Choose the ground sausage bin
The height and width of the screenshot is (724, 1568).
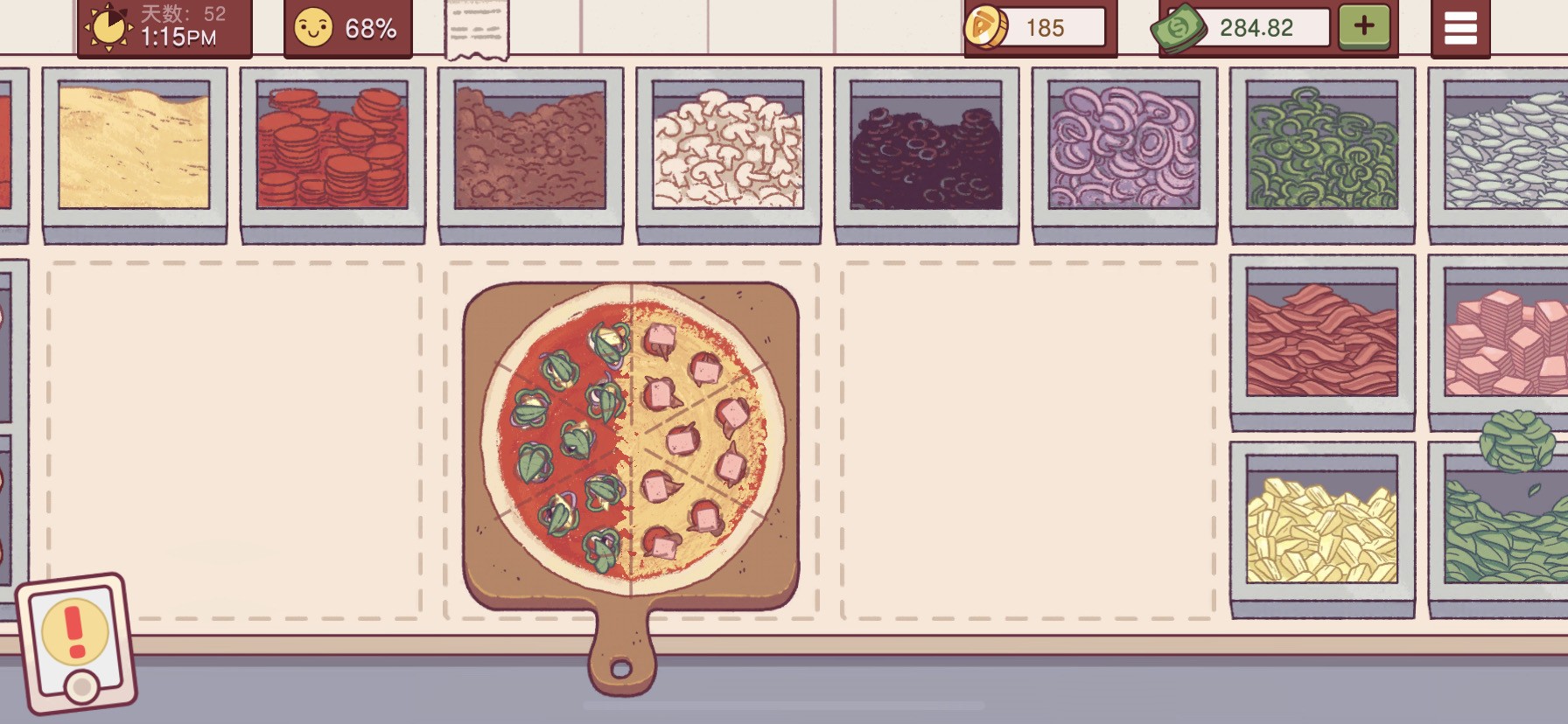[x=530, y=146]
